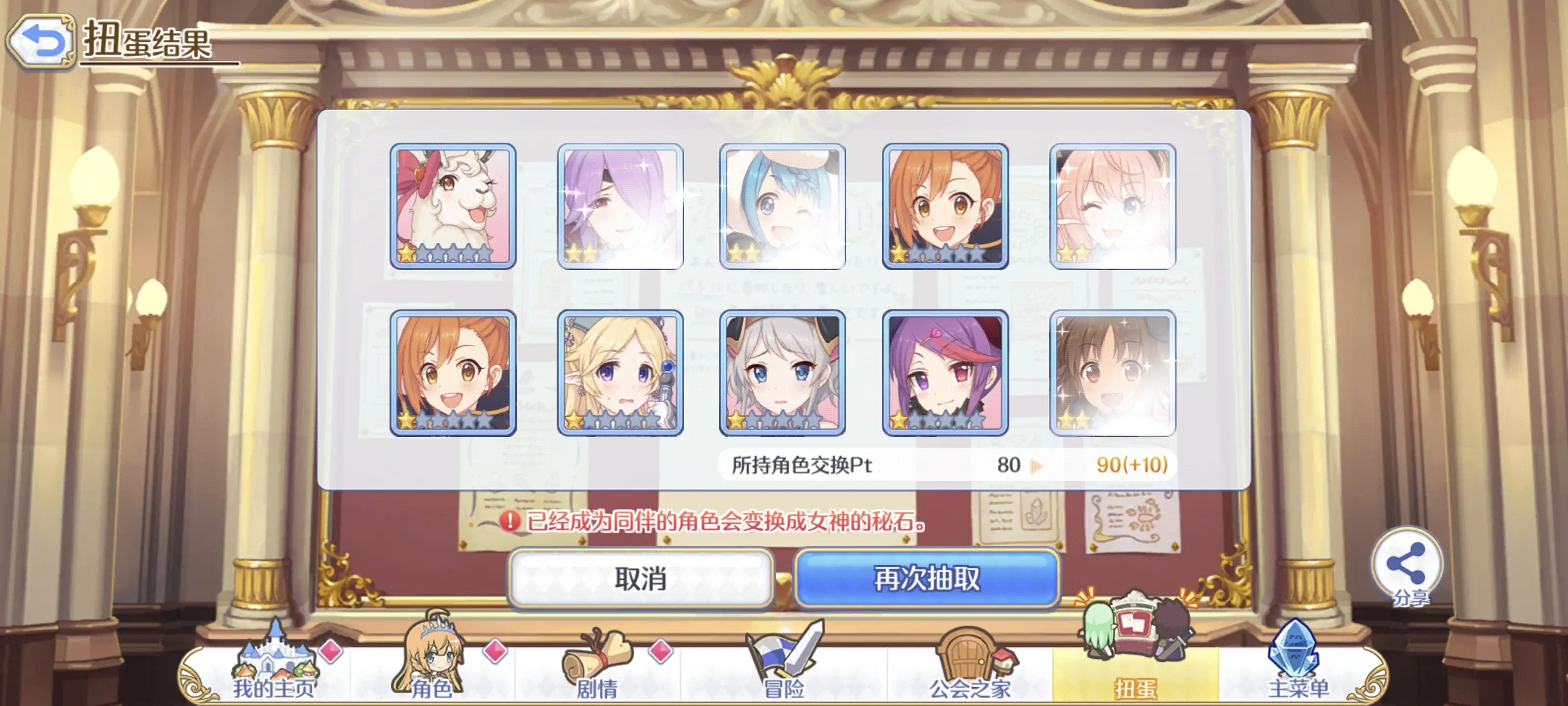Image resolution: width=1568 pixels, height=706 pixels.
Task: Cancel with the 取消 button
Action: (640, 578)
